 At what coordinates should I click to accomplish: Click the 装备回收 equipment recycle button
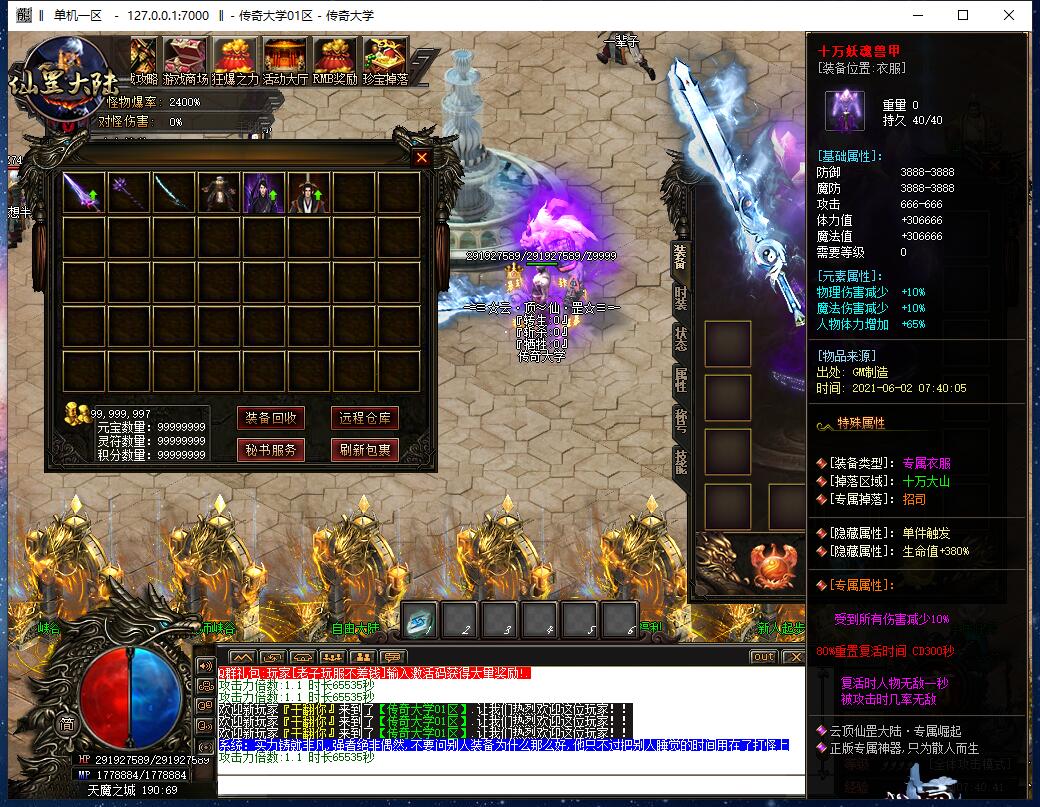tap(270, 418)
